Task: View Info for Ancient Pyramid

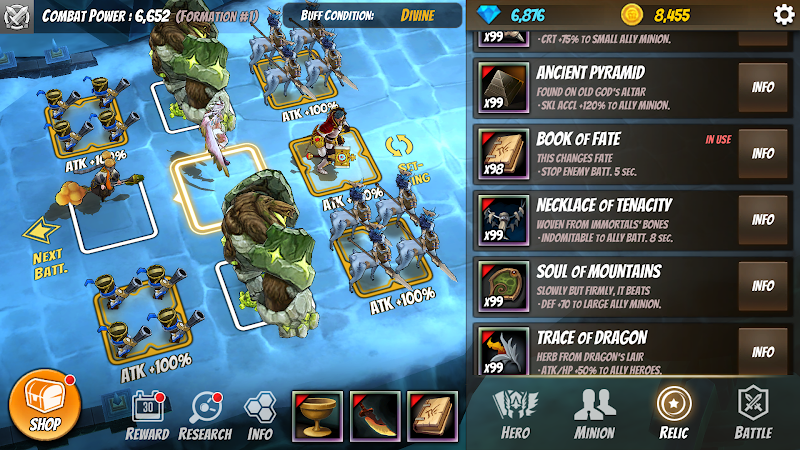Action: coord(763,87)
